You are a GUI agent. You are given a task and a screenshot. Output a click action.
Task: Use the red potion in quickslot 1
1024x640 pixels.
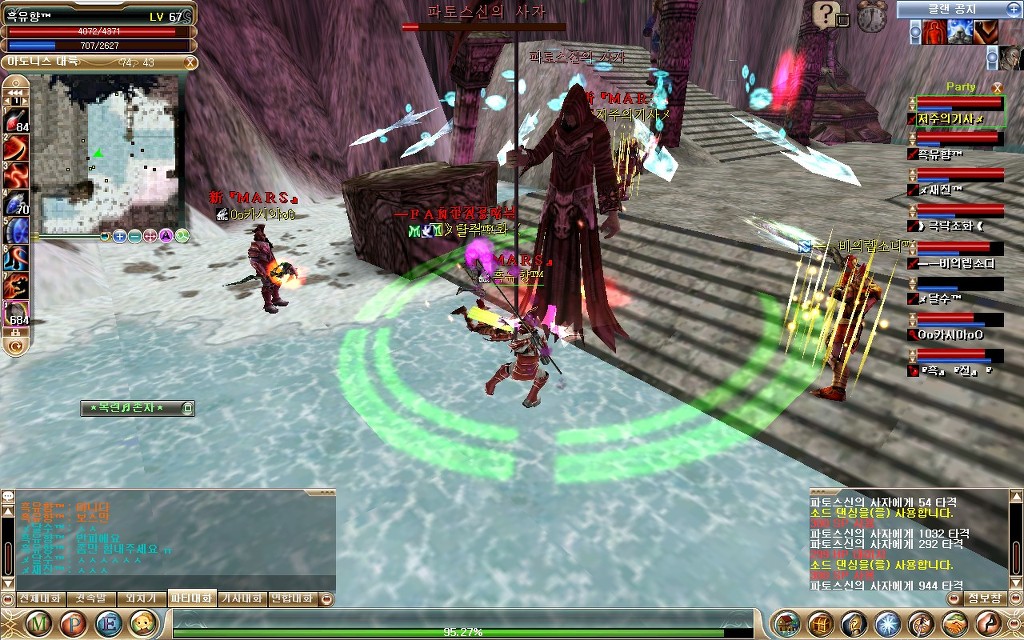[x=17, y=118]
